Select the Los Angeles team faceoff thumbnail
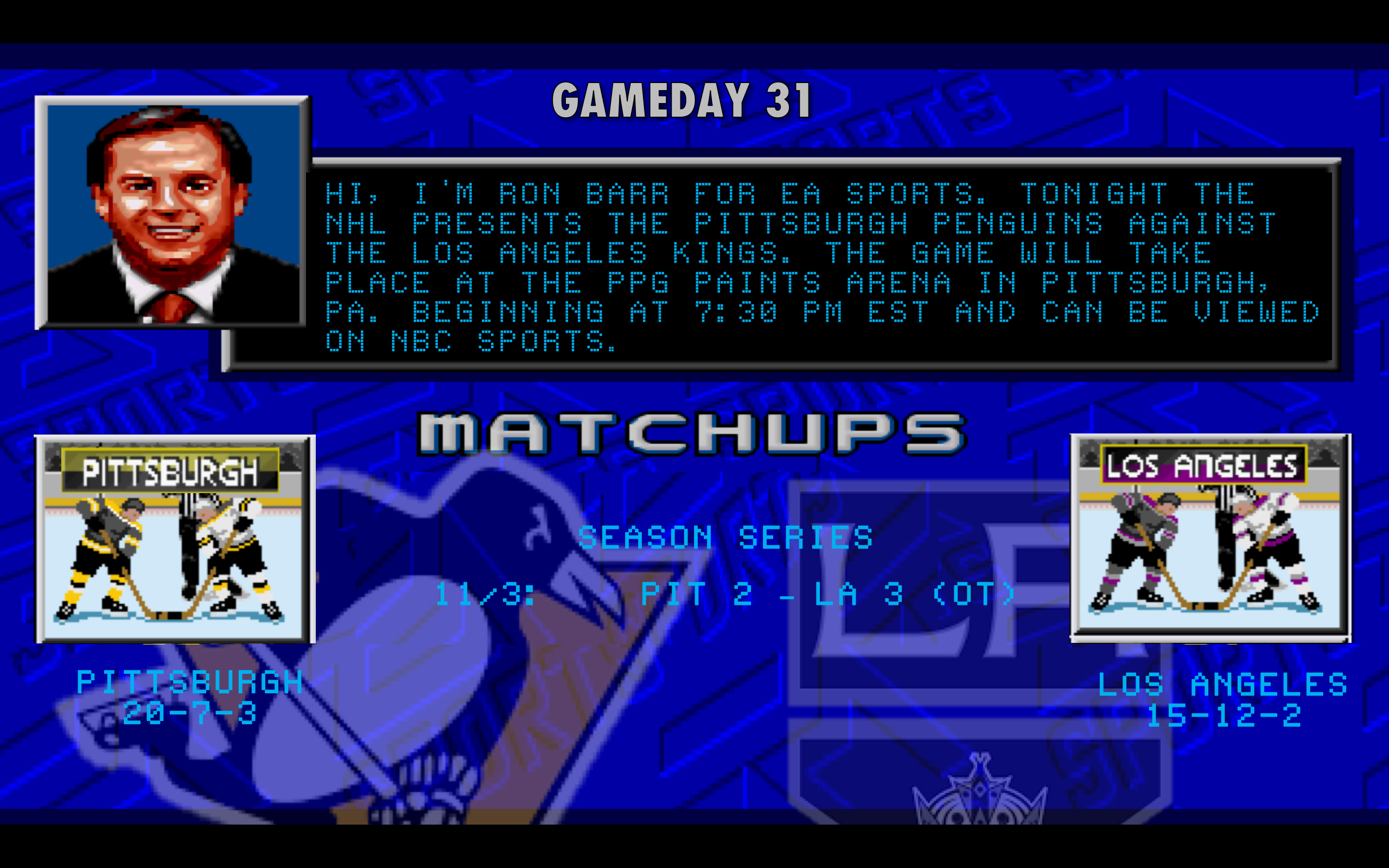The width and height of the screenshot is (1389, 868). pos(1210,537)
